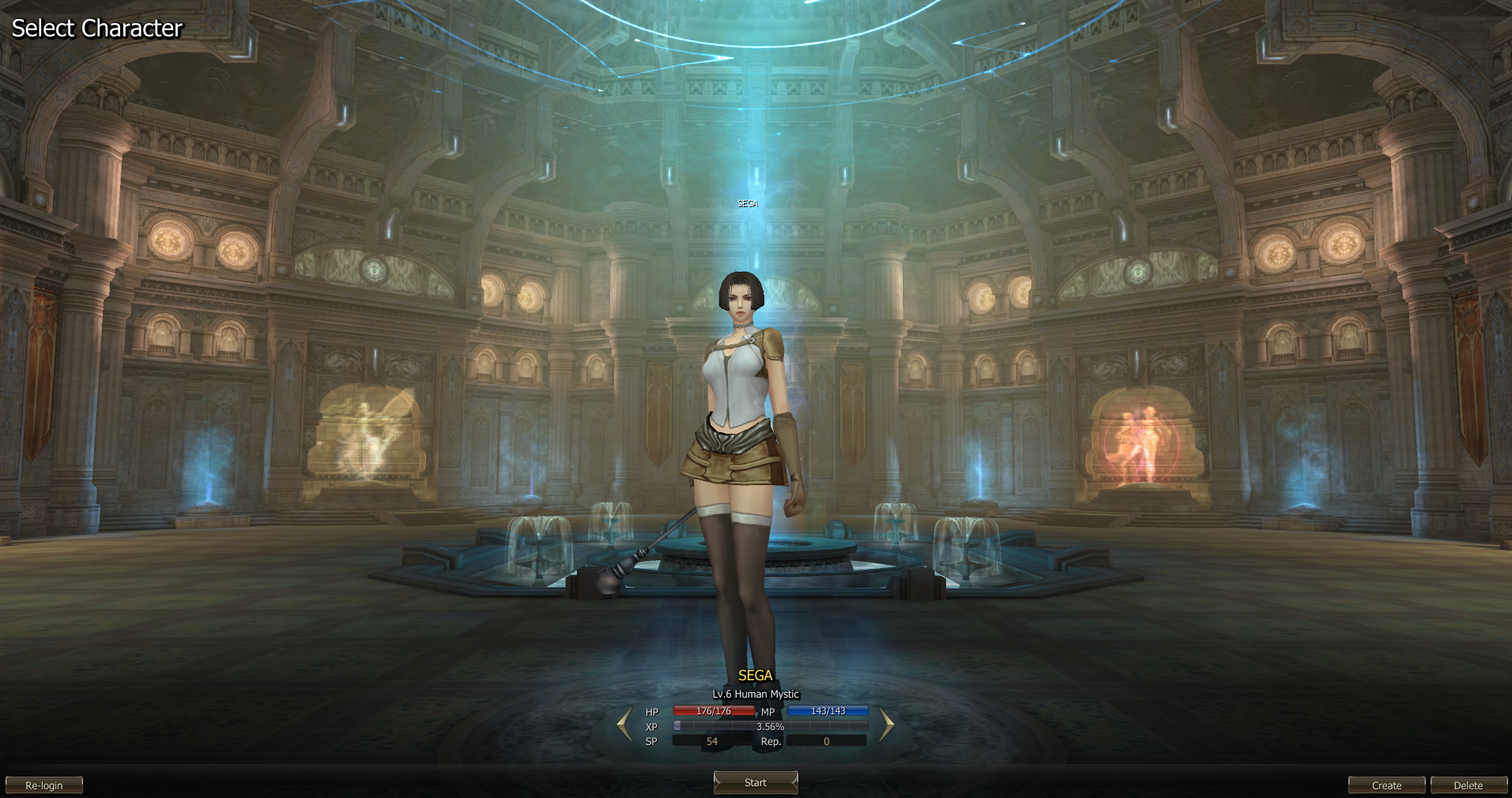The height and width of the screenshot is (798, 1512).
Task: Show next character with right arrow
Action: click(886, 725)
